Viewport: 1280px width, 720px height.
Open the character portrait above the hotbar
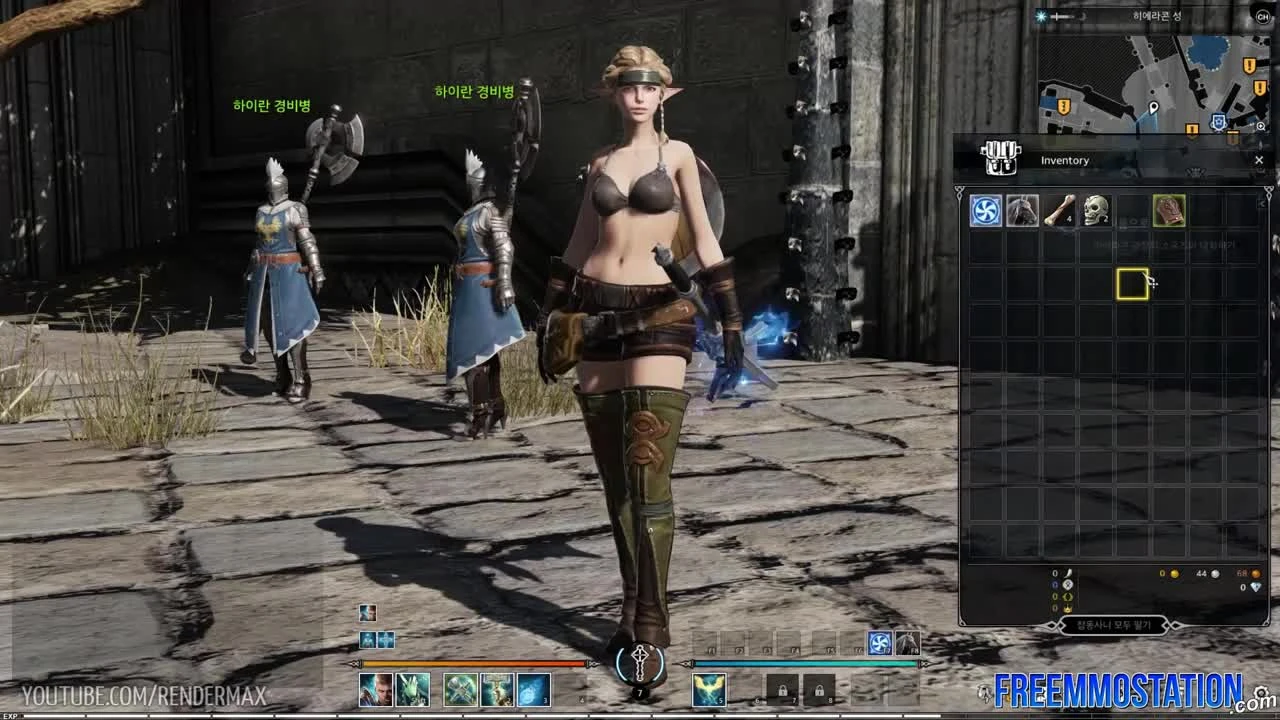(367, 612)
